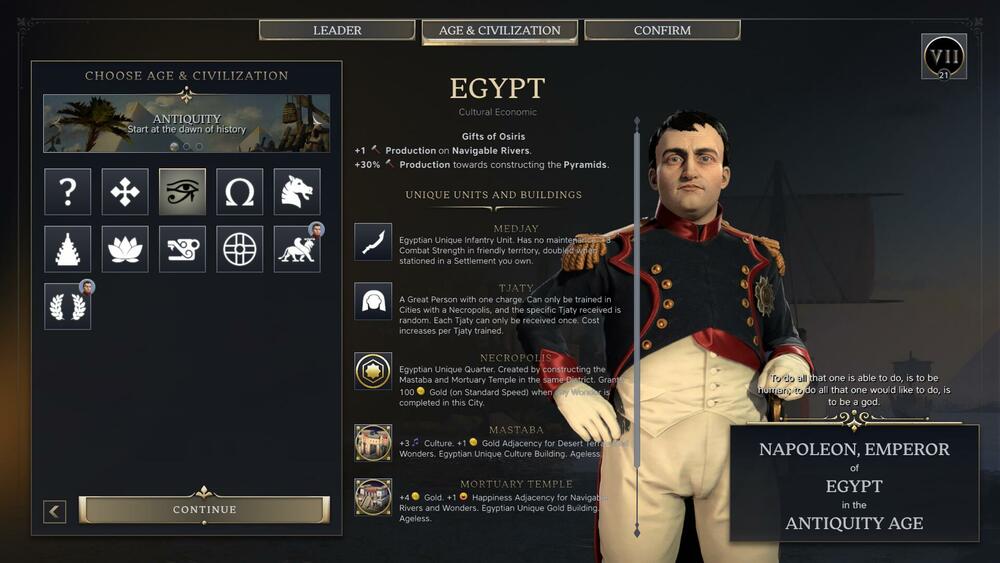
Task: Go to the Confirm tab
Action: [662, 30]
